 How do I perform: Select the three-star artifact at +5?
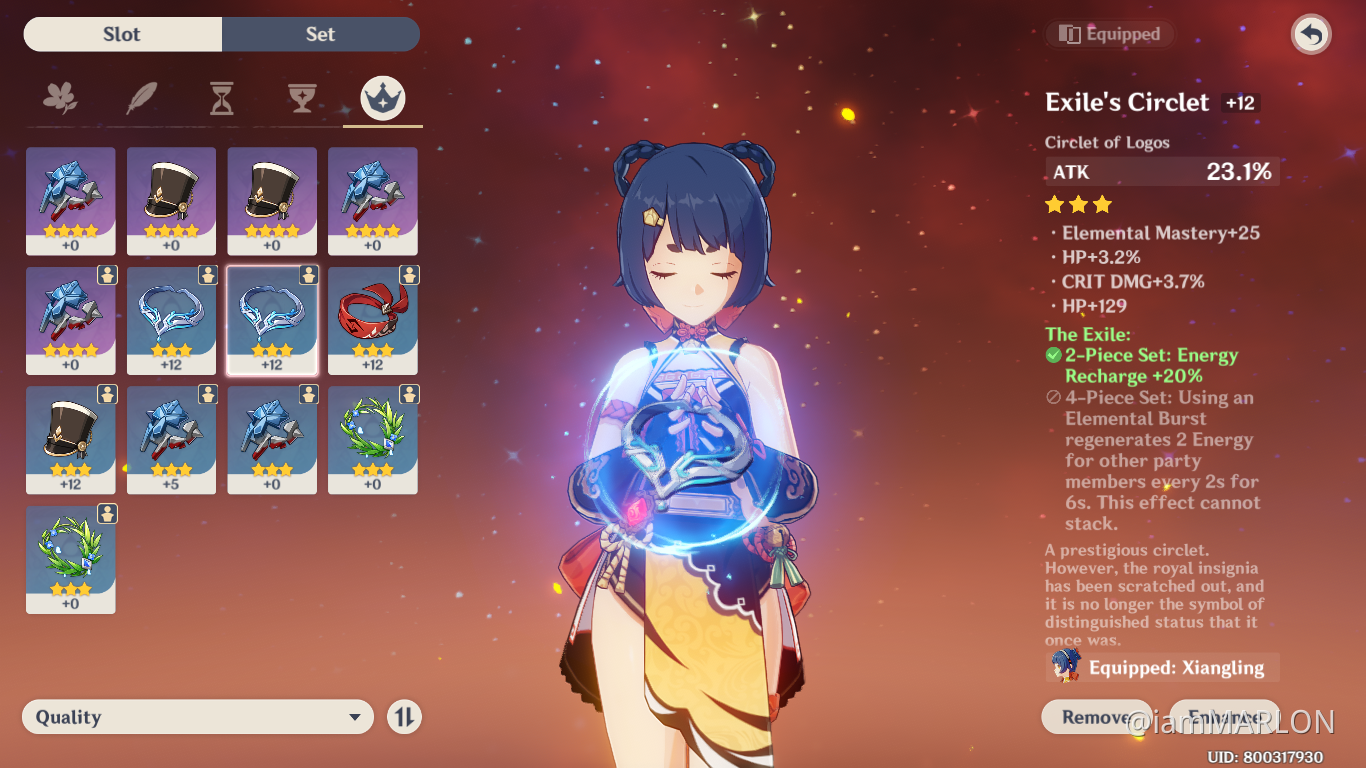171,438
